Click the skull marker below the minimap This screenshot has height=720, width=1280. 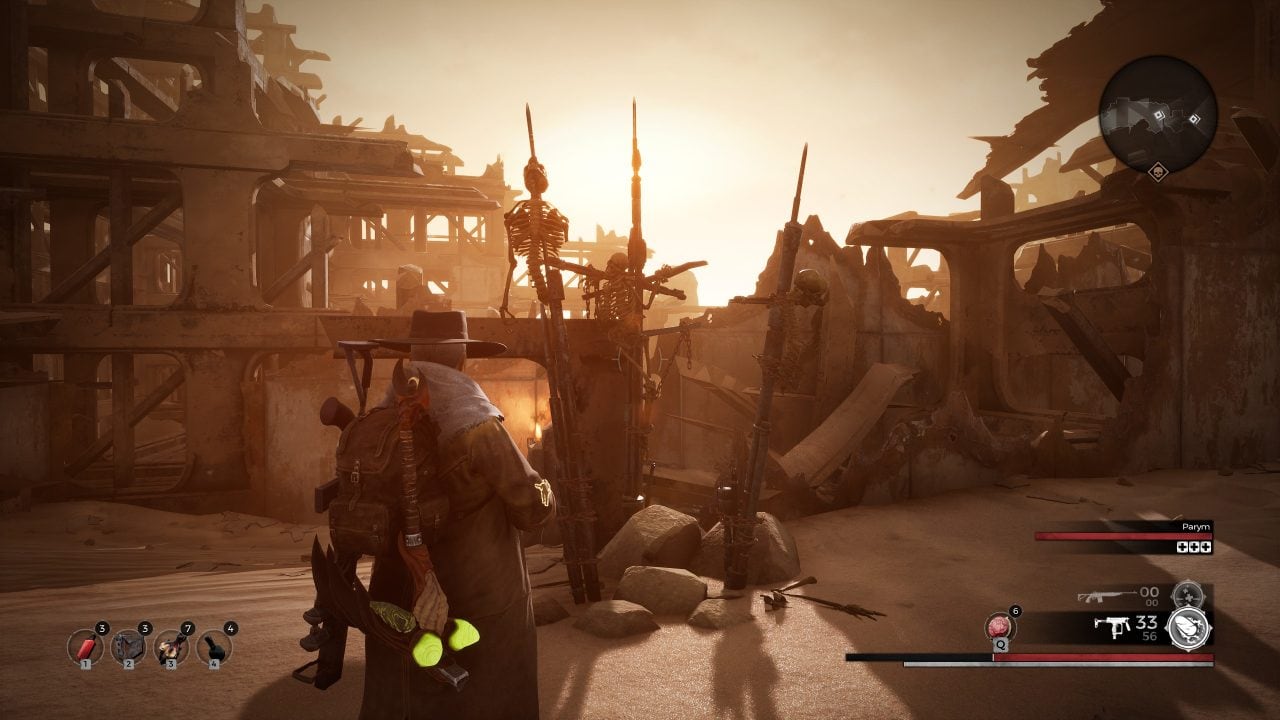point(1158,171)
